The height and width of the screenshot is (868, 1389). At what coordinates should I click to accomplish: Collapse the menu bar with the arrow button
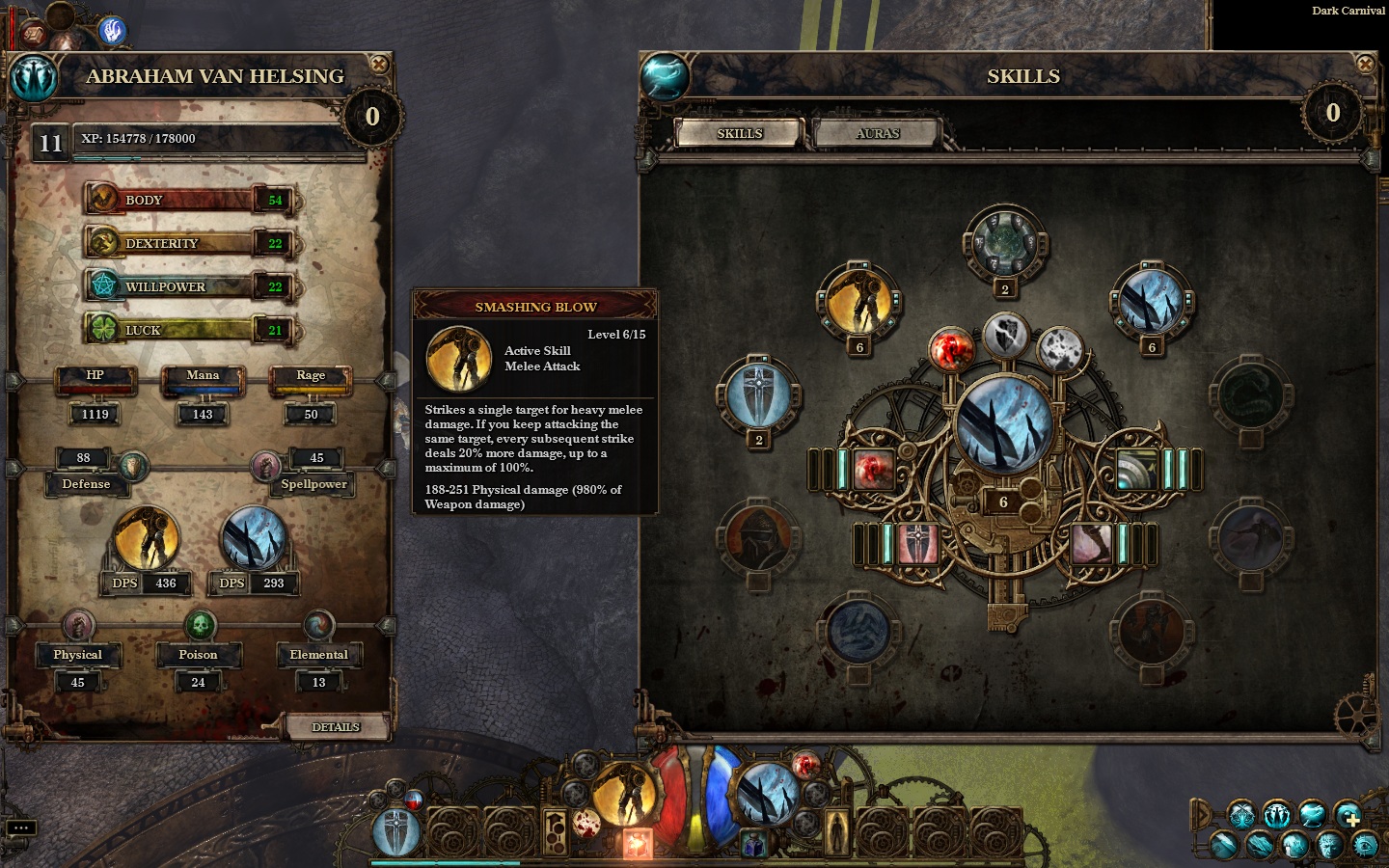coord(1201,815)
